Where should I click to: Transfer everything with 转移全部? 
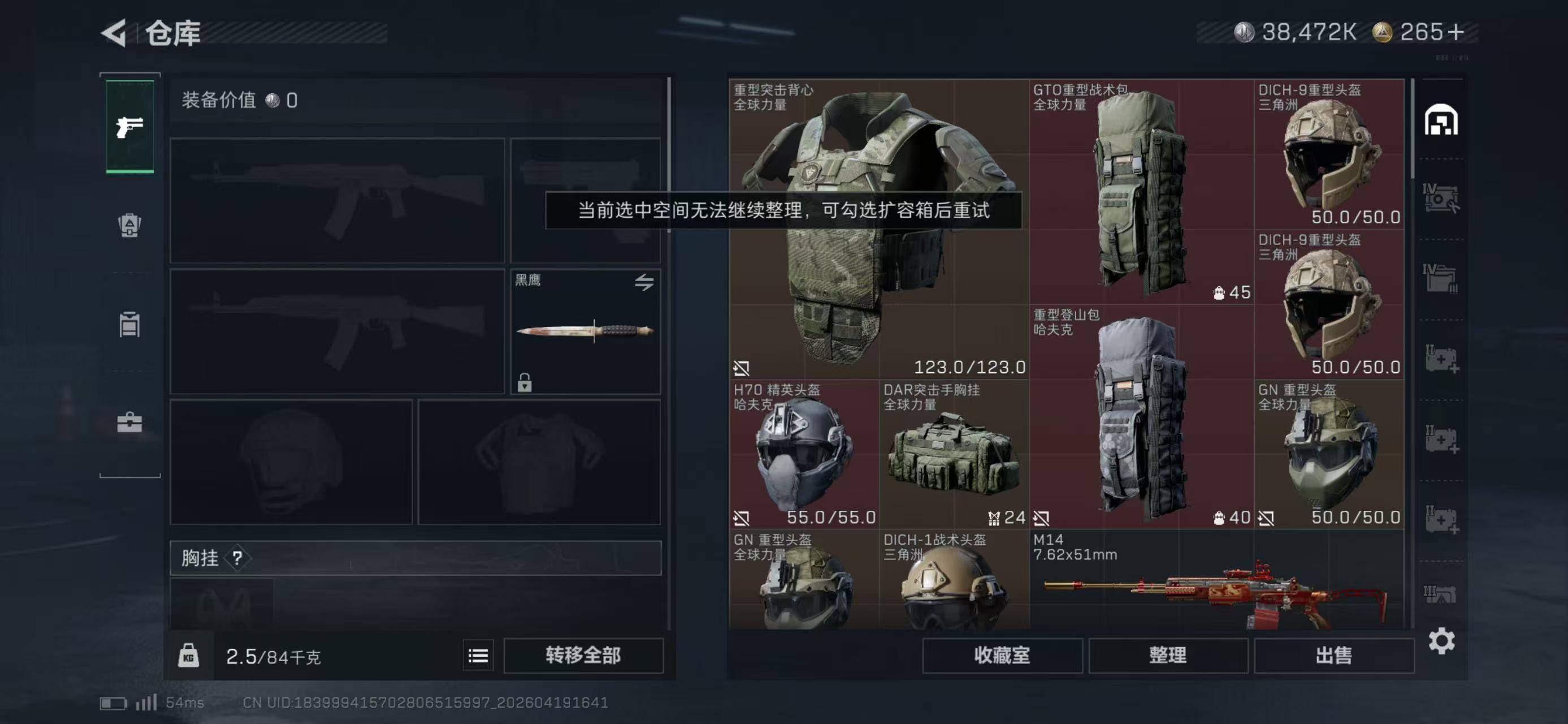click(x=583, y=655)
